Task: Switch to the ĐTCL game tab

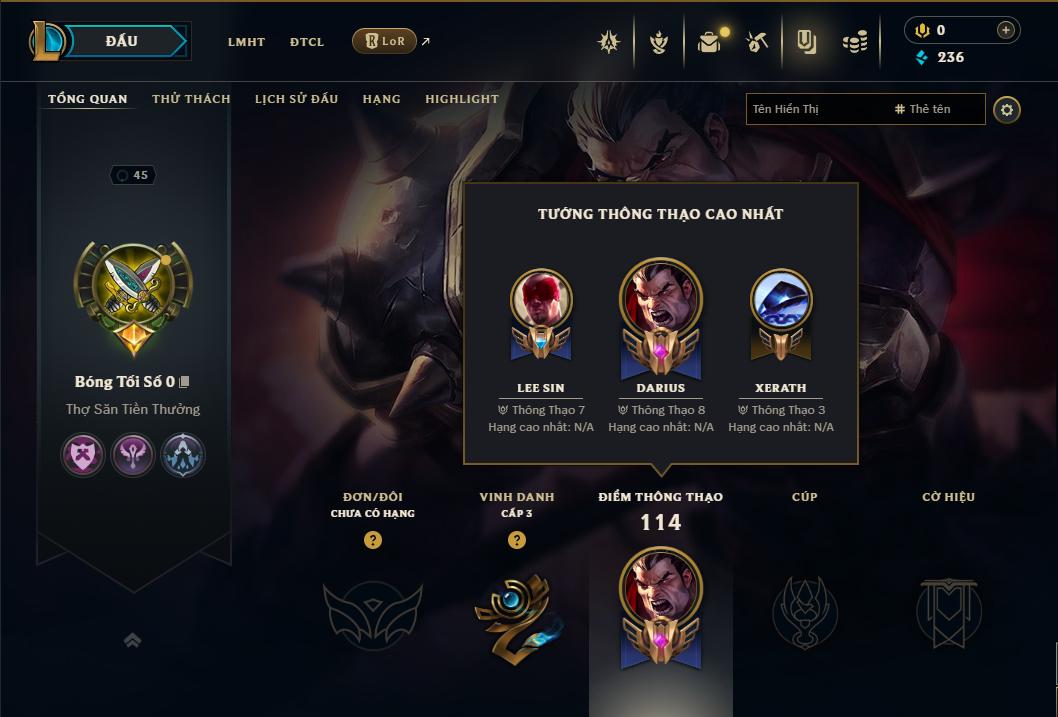Action: (307, 42)
